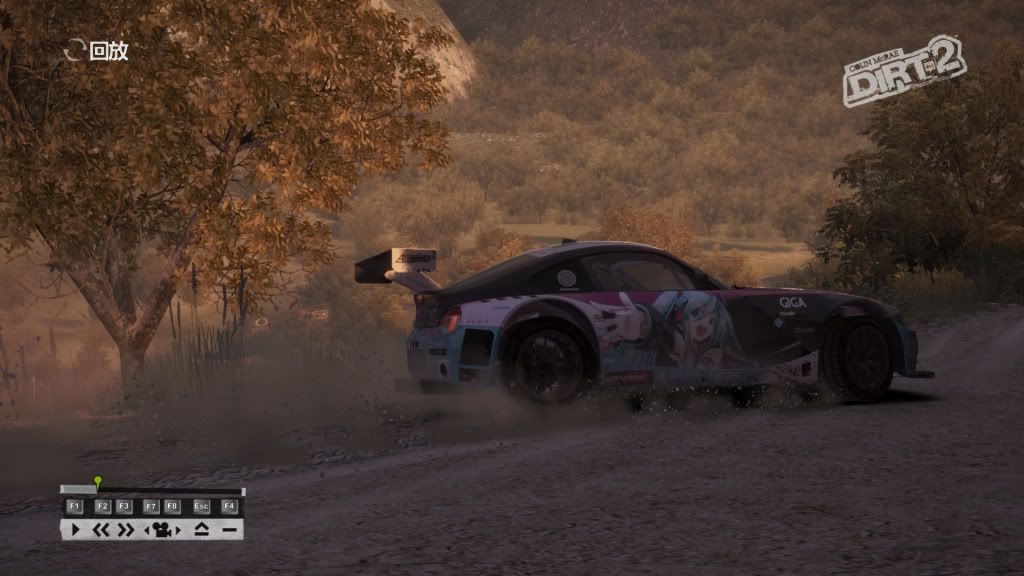Image resolution: width=1024 pixels, height=576 pixels.
Task: Play the replay with the play arrow
Action: coord(75,529)
